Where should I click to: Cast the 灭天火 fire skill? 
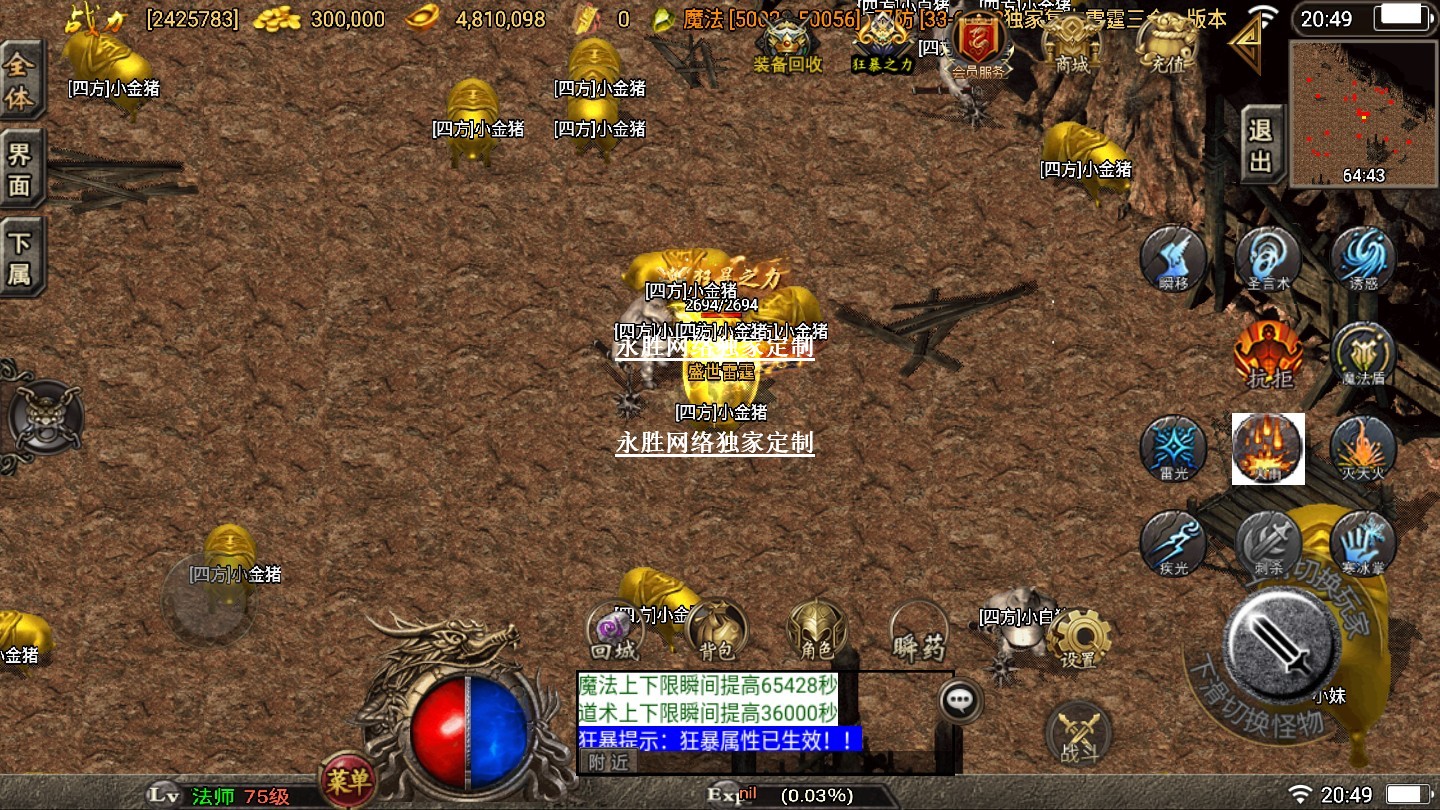[x=1363, y=447]
